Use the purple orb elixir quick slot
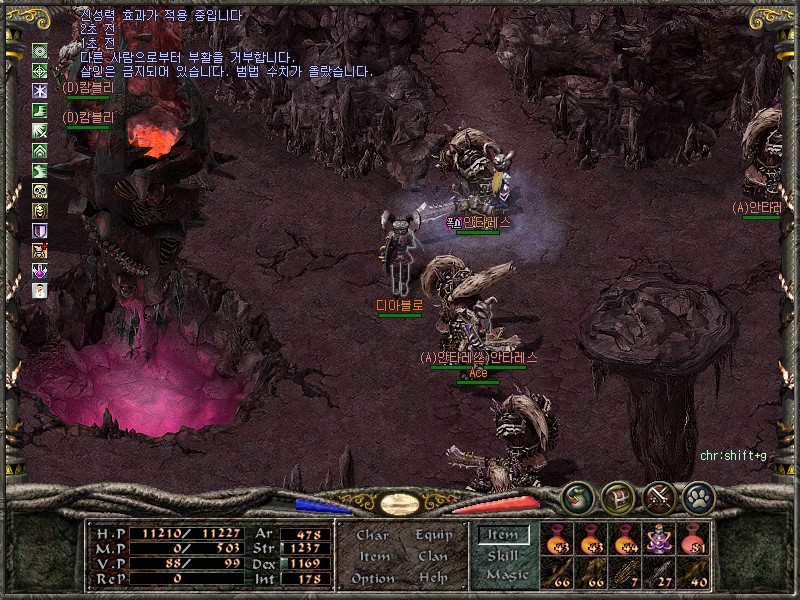Viewport: 800px width, 600px height. tap(660, 539)
